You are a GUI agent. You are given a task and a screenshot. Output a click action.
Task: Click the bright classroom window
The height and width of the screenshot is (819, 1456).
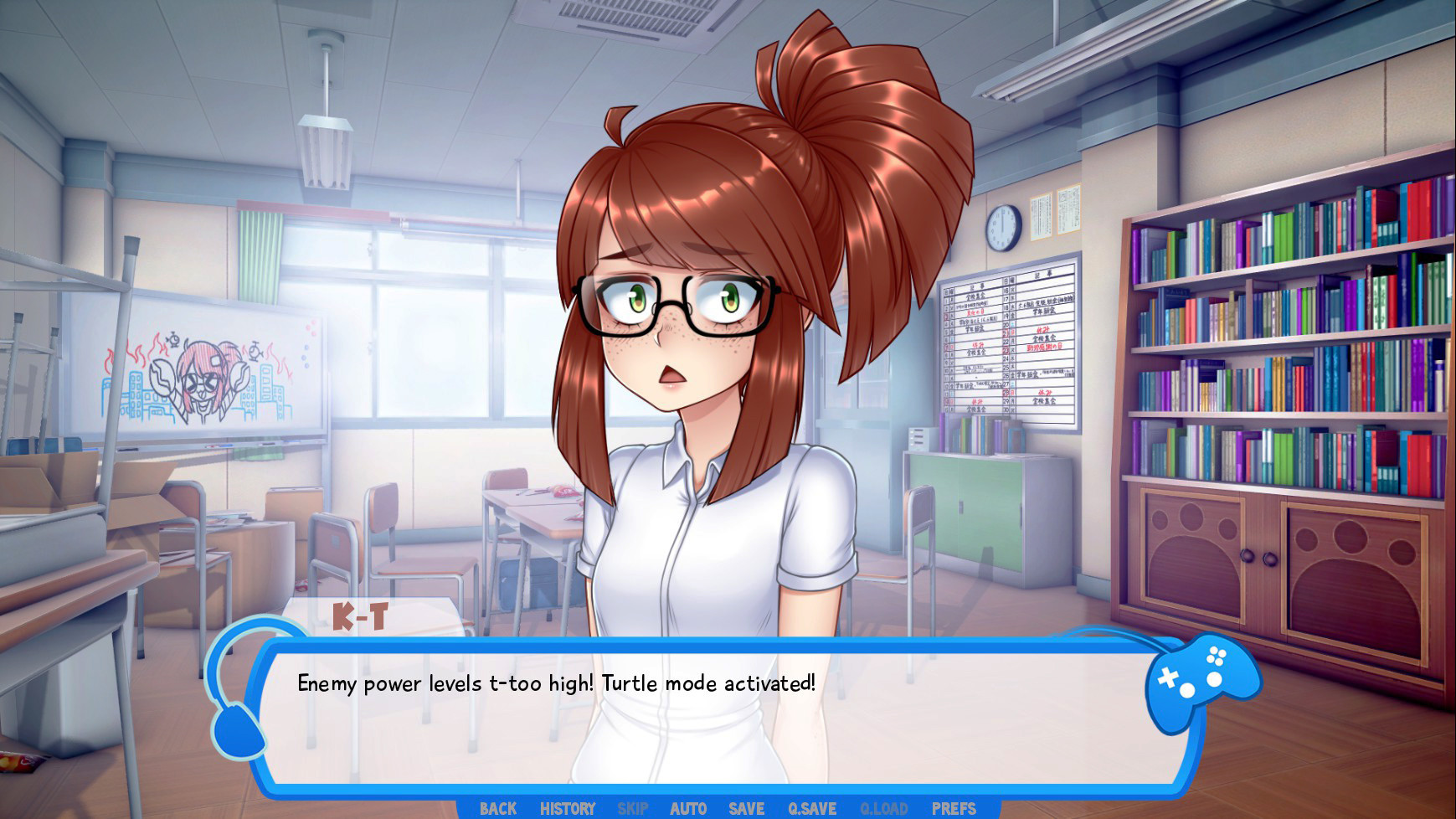[435, 335]
